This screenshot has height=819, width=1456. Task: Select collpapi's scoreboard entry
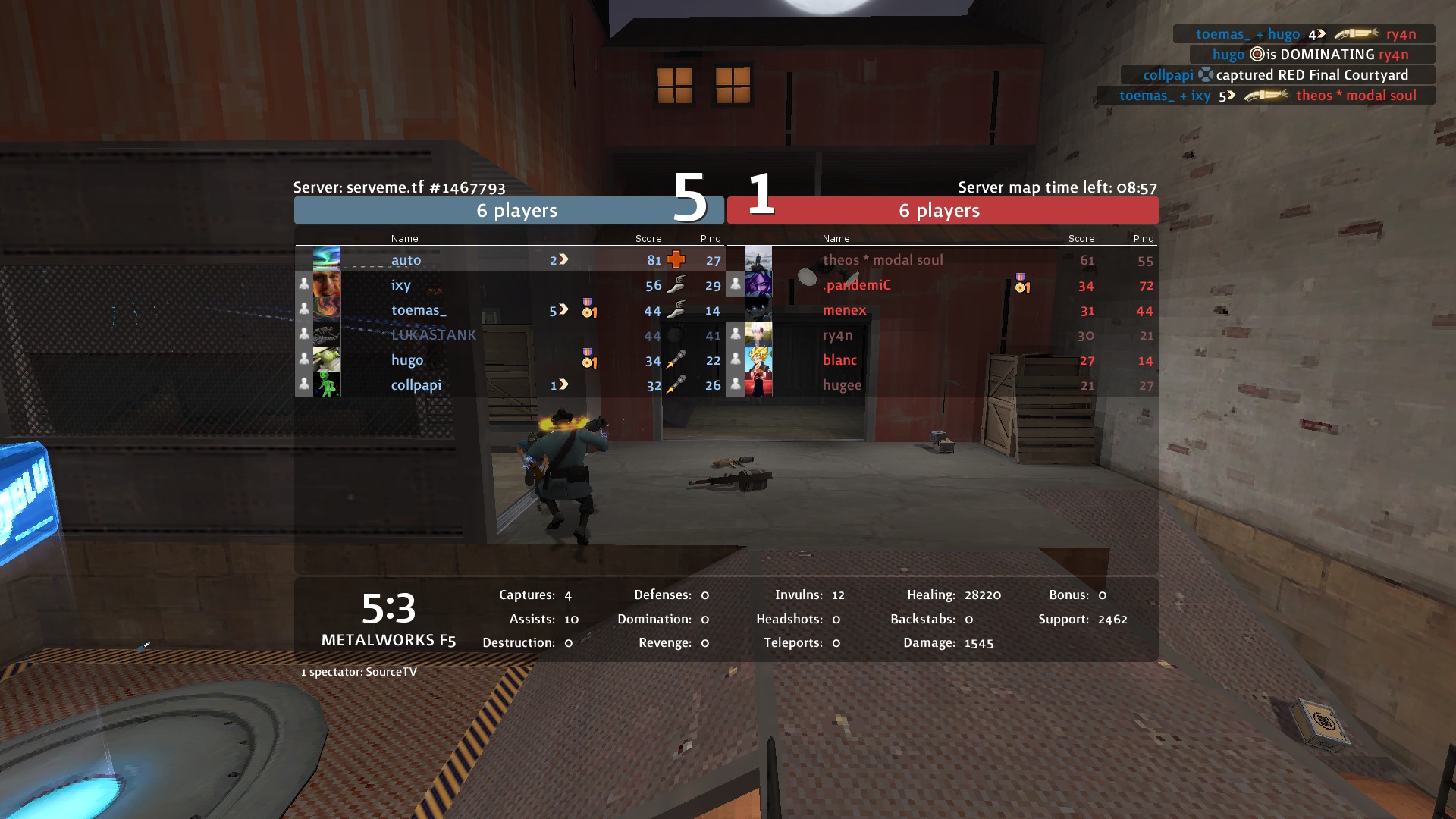(416, 385)
